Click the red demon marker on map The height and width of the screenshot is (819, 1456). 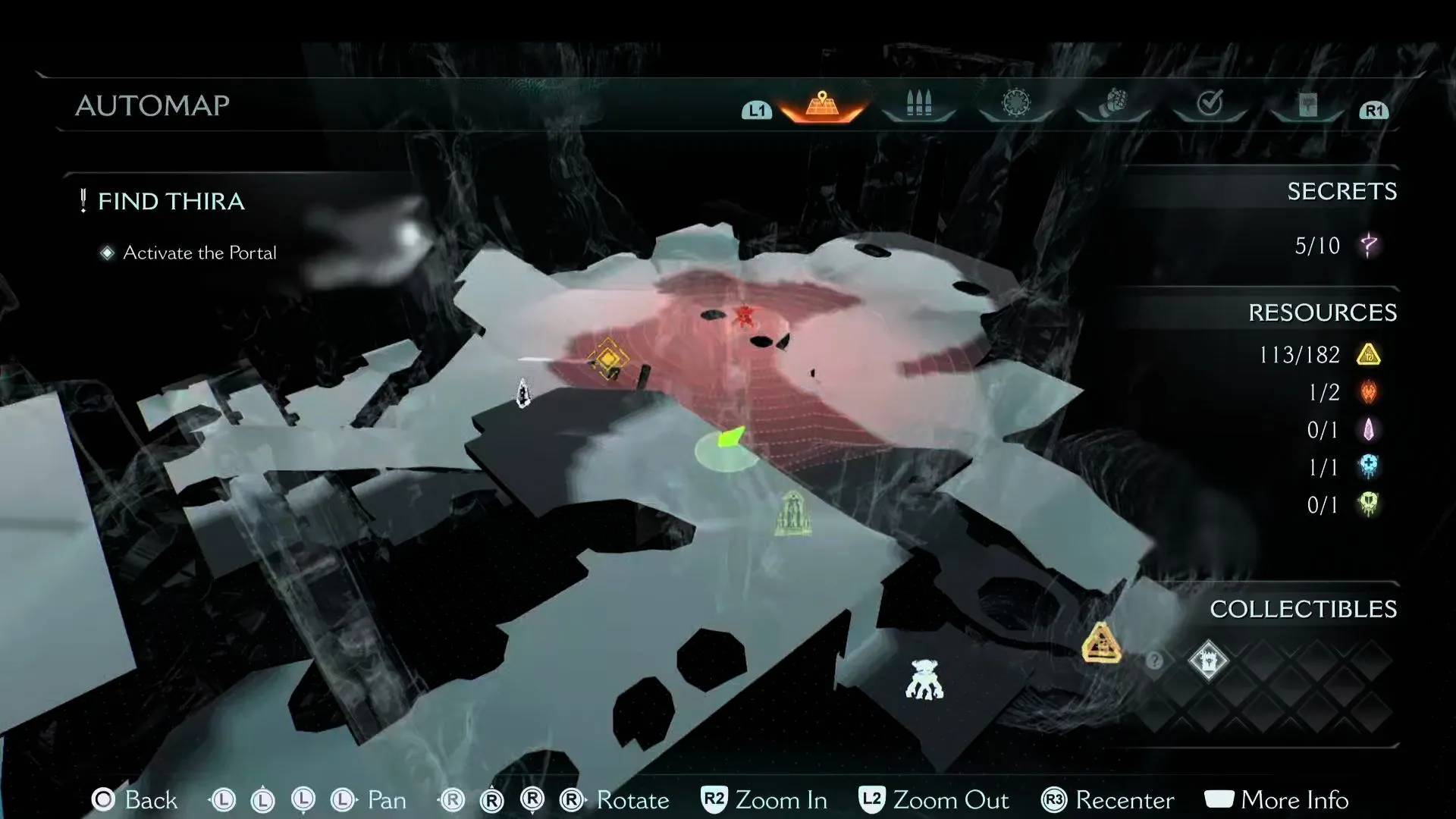(745, 316)
